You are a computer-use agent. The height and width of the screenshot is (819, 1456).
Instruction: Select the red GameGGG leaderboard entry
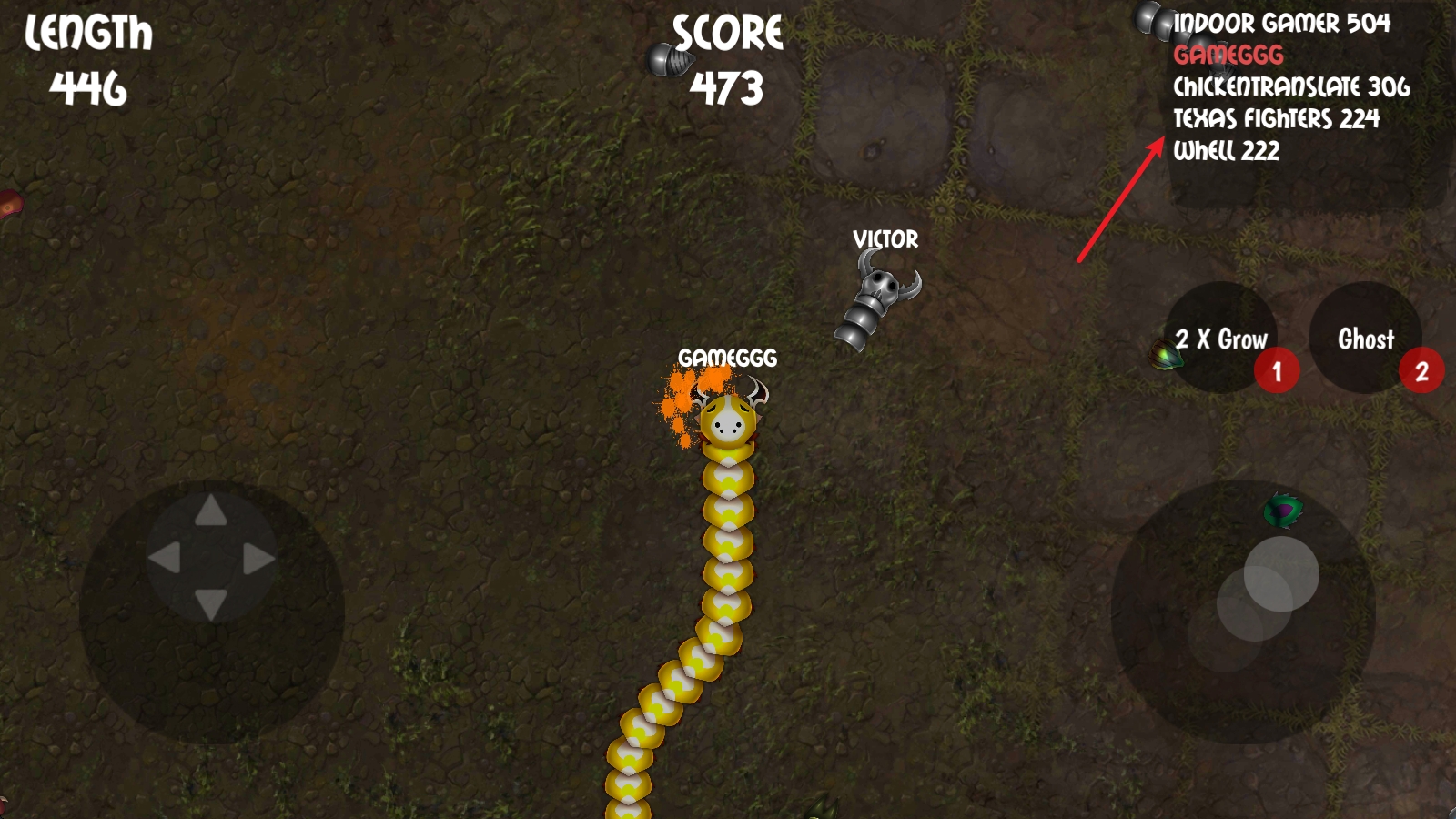tap(1228, 56)
